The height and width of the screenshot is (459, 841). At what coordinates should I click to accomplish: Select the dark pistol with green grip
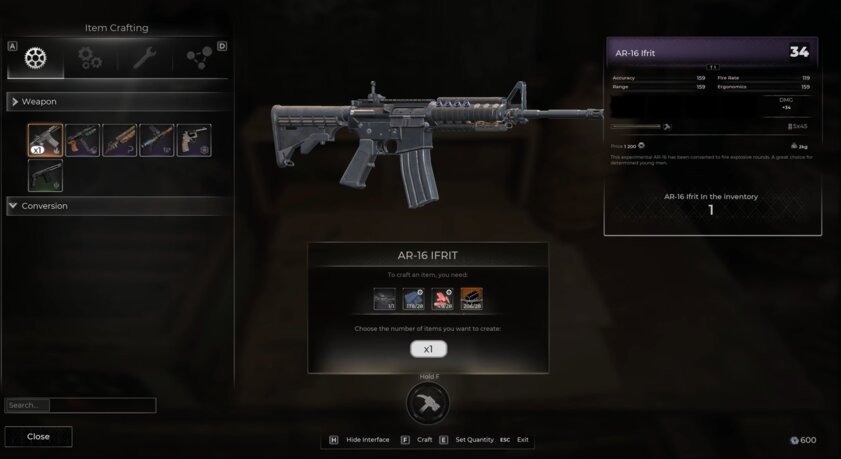tap(45, 176)
